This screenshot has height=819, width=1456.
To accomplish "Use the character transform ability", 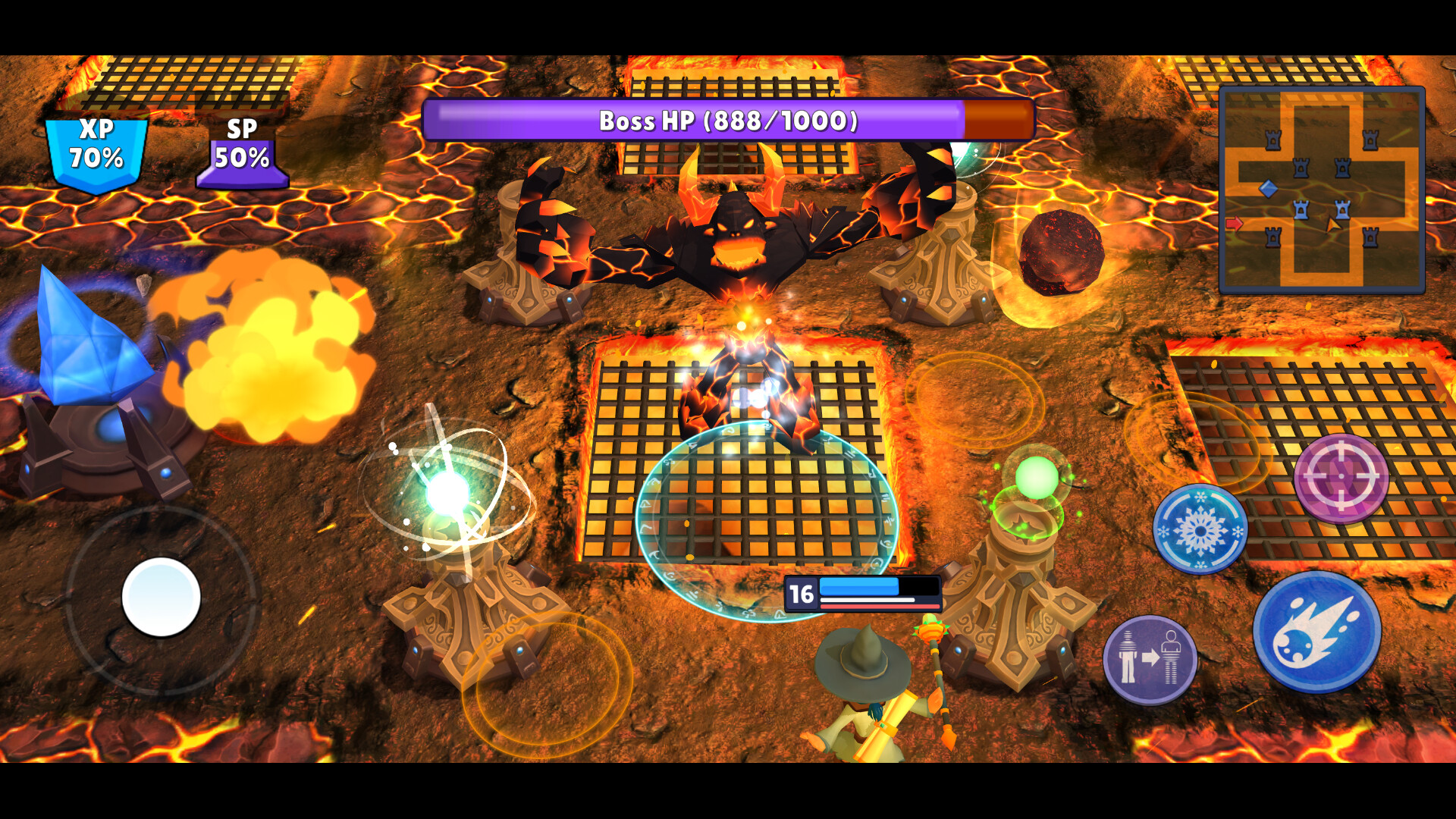I will [1150, 657].
